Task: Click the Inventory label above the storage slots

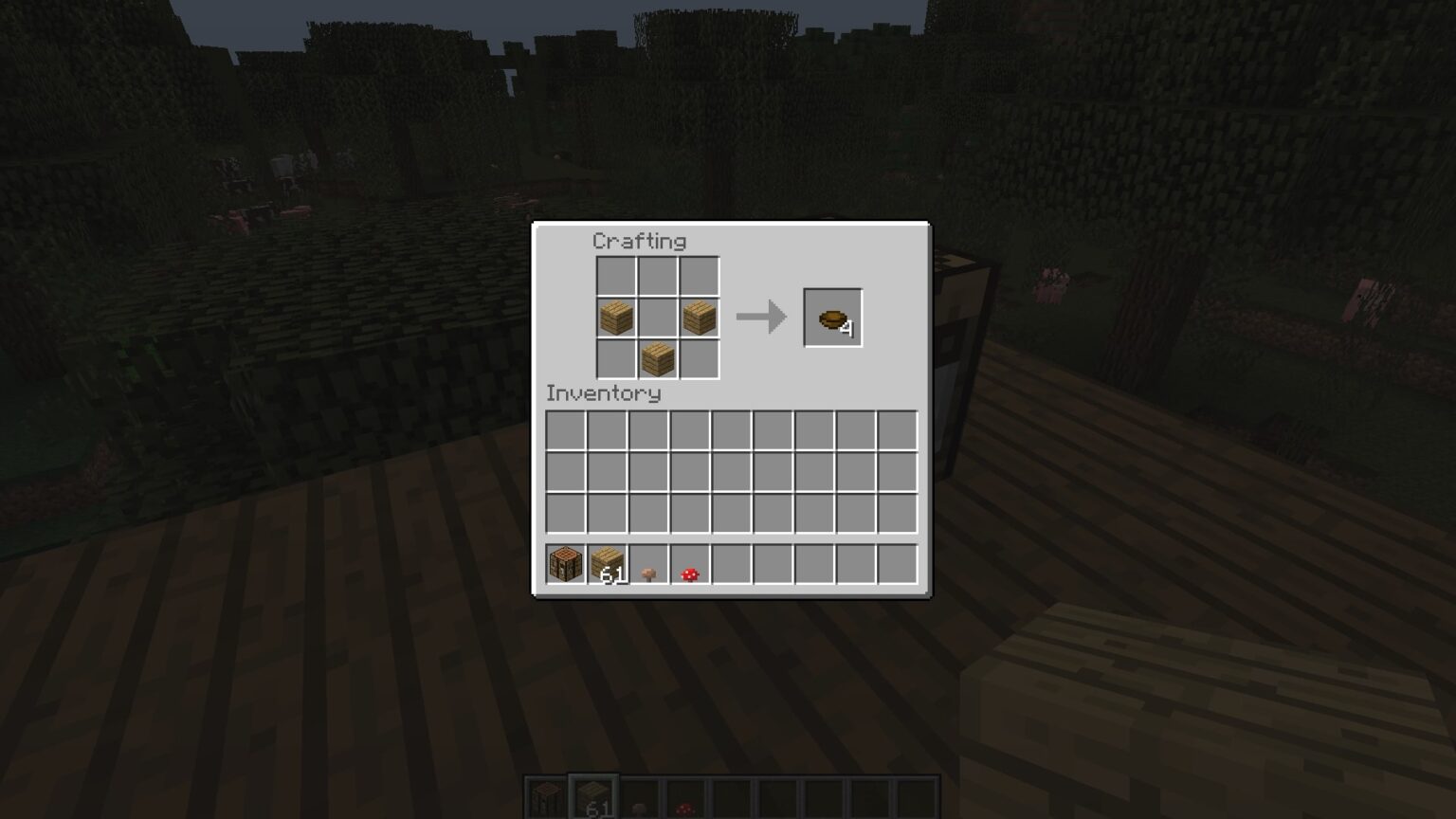Action: tap(604, 394)
